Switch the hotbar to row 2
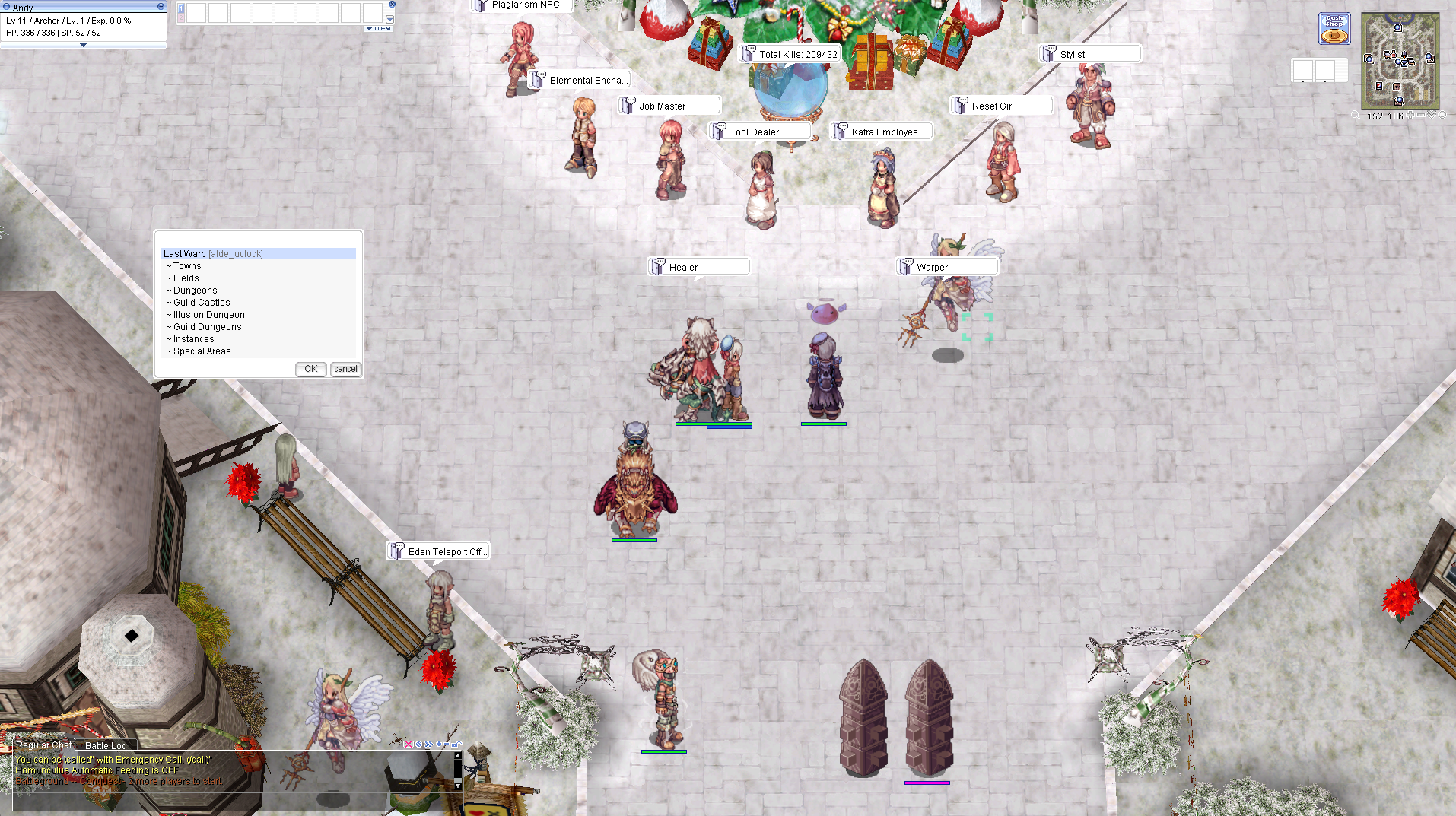The height and width of the screenshot is (816, 1456). click(x=180, y=18)
